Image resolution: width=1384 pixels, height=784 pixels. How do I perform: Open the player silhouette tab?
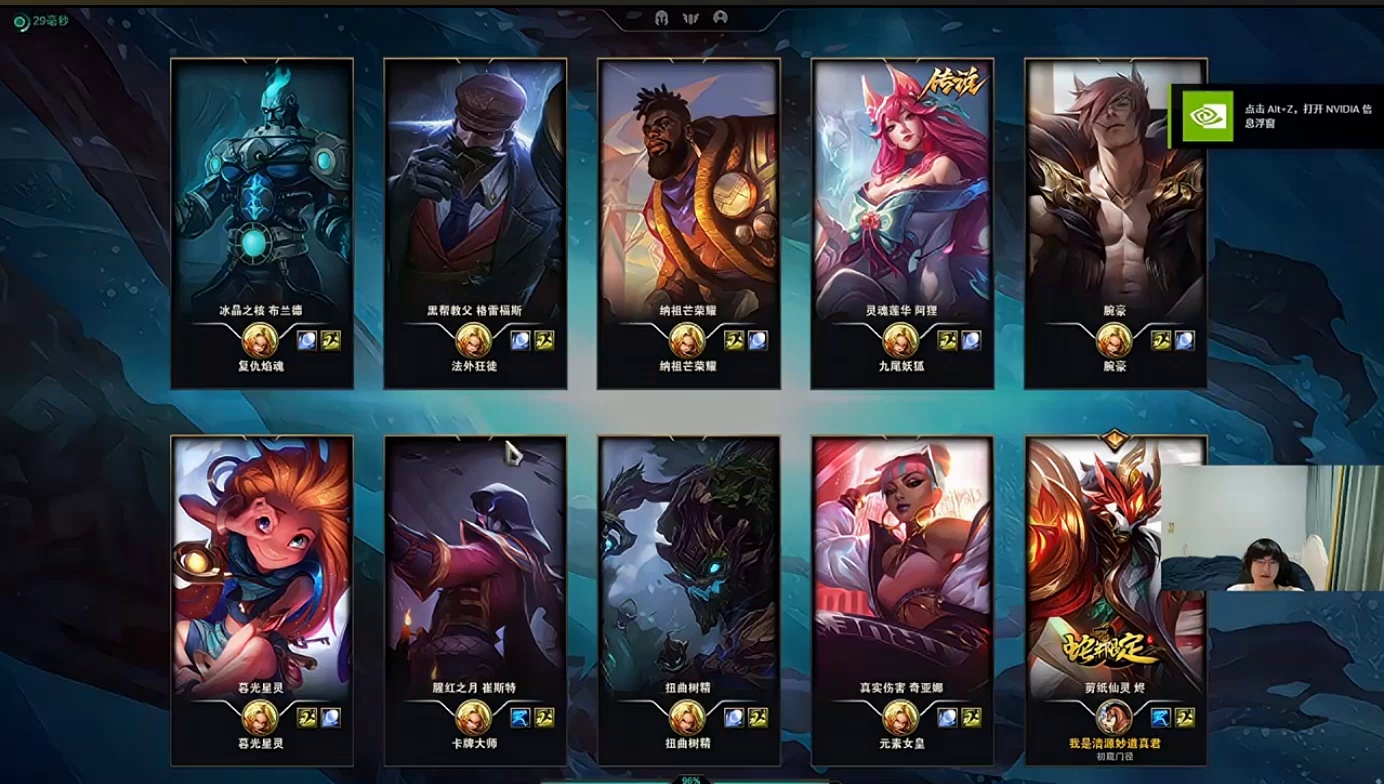click(720, 18)
